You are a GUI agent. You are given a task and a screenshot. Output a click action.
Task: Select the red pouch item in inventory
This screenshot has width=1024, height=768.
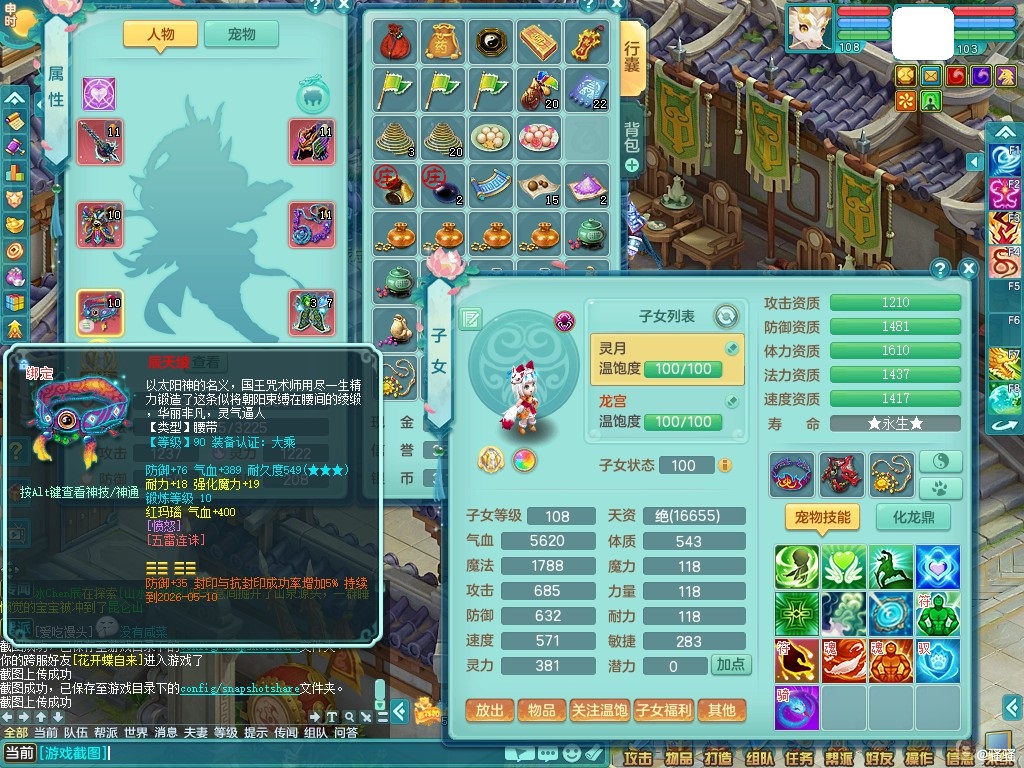point(394,41)
